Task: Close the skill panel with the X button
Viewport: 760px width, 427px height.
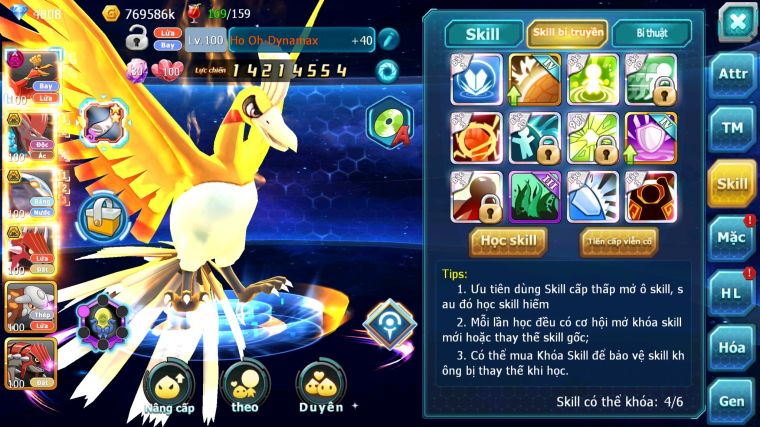Action: 736,21
